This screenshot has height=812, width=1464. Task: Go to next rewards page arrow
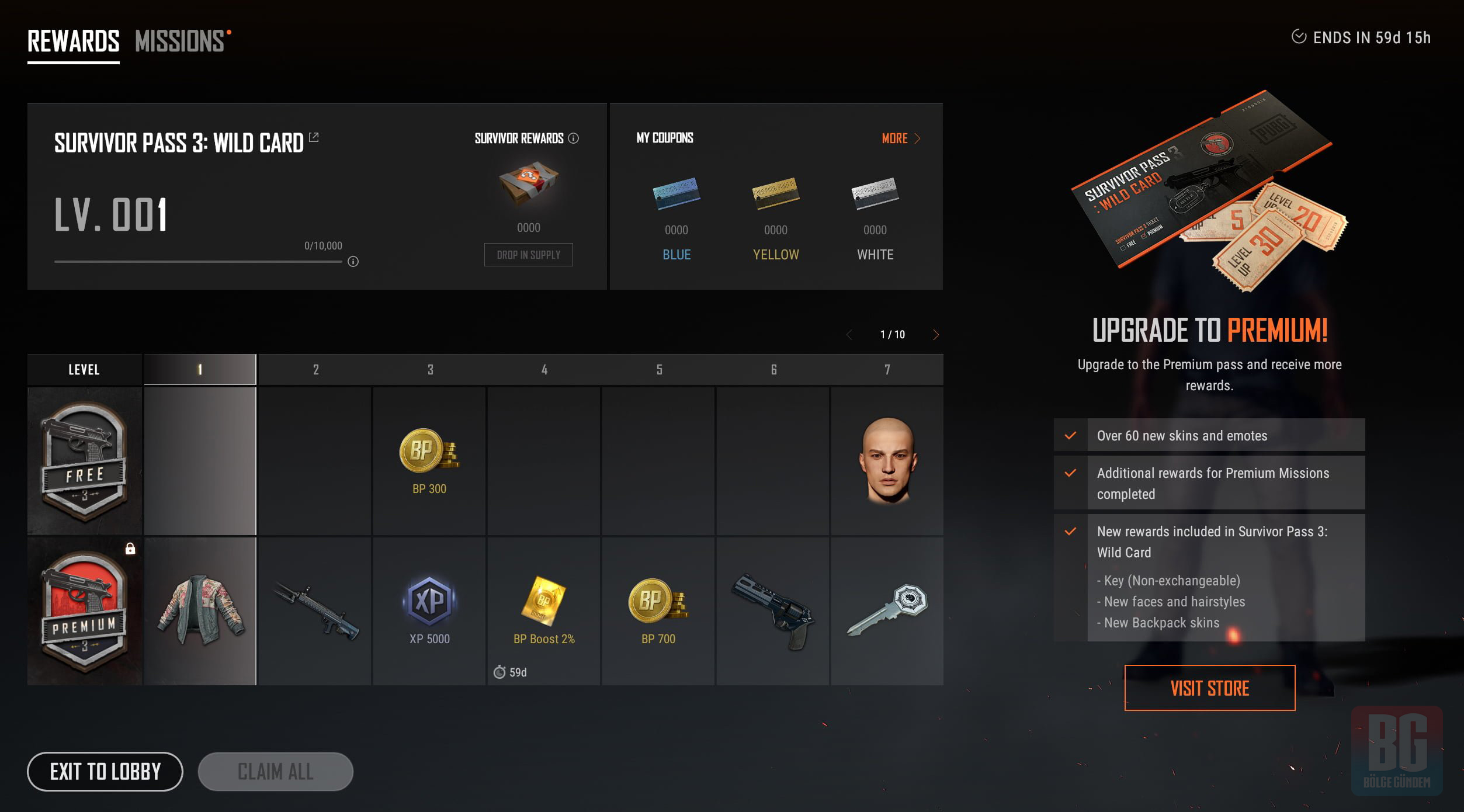tap(936, 335)
